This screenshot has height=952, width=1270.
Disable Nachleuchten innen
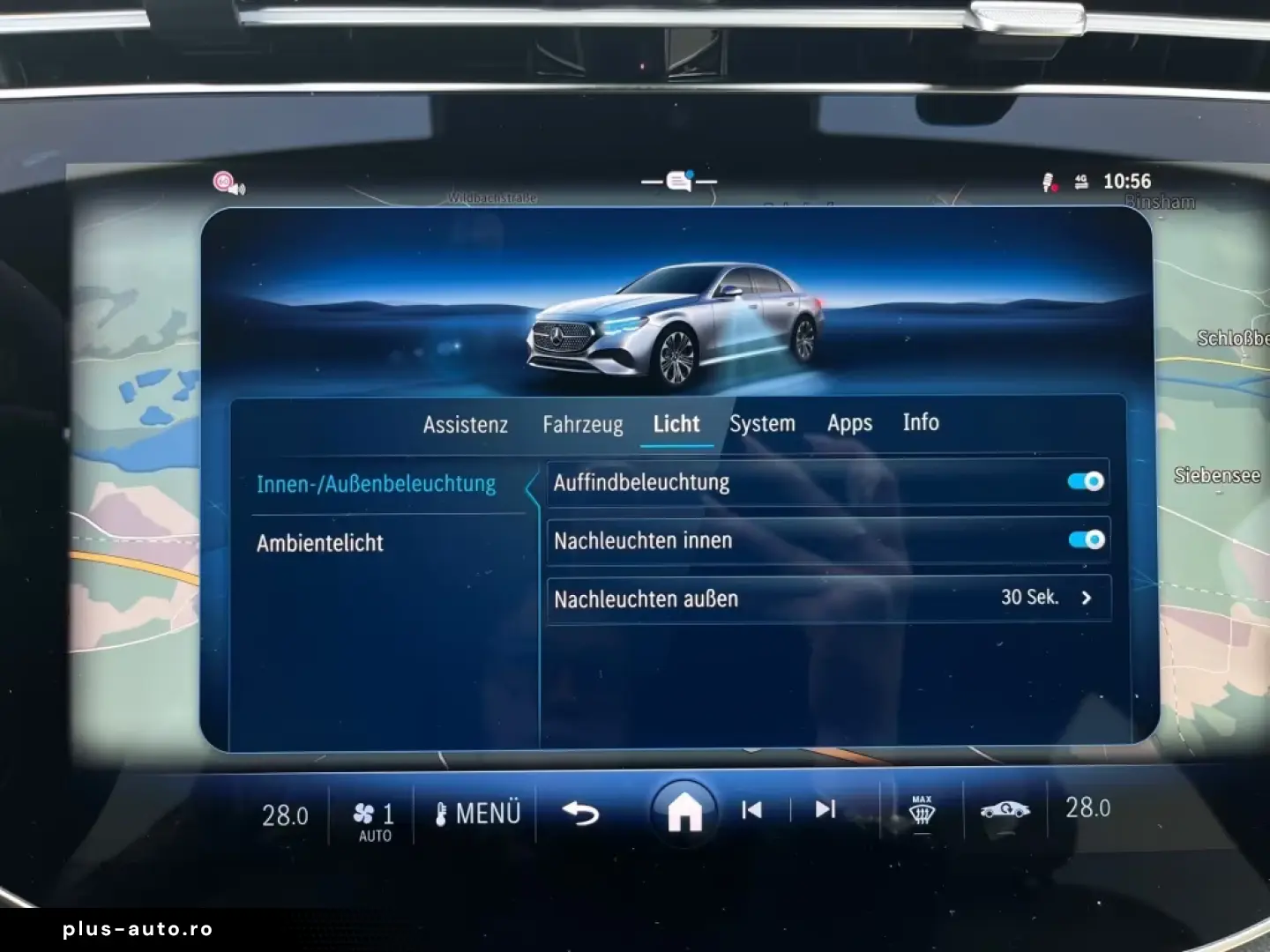(1086, 540)
